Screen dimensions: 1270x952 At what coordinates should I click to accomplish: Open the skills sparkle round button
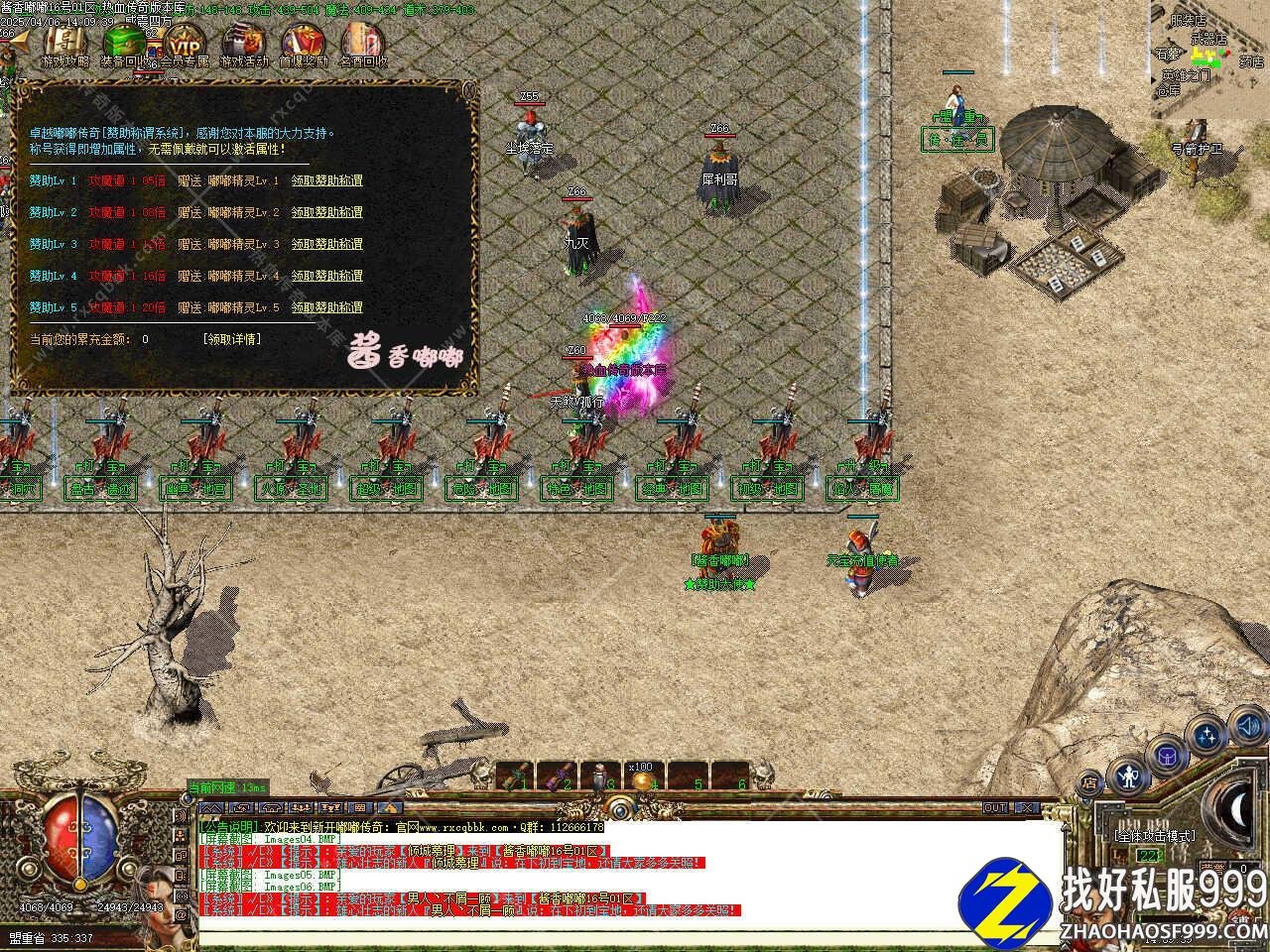[1207, 736]
